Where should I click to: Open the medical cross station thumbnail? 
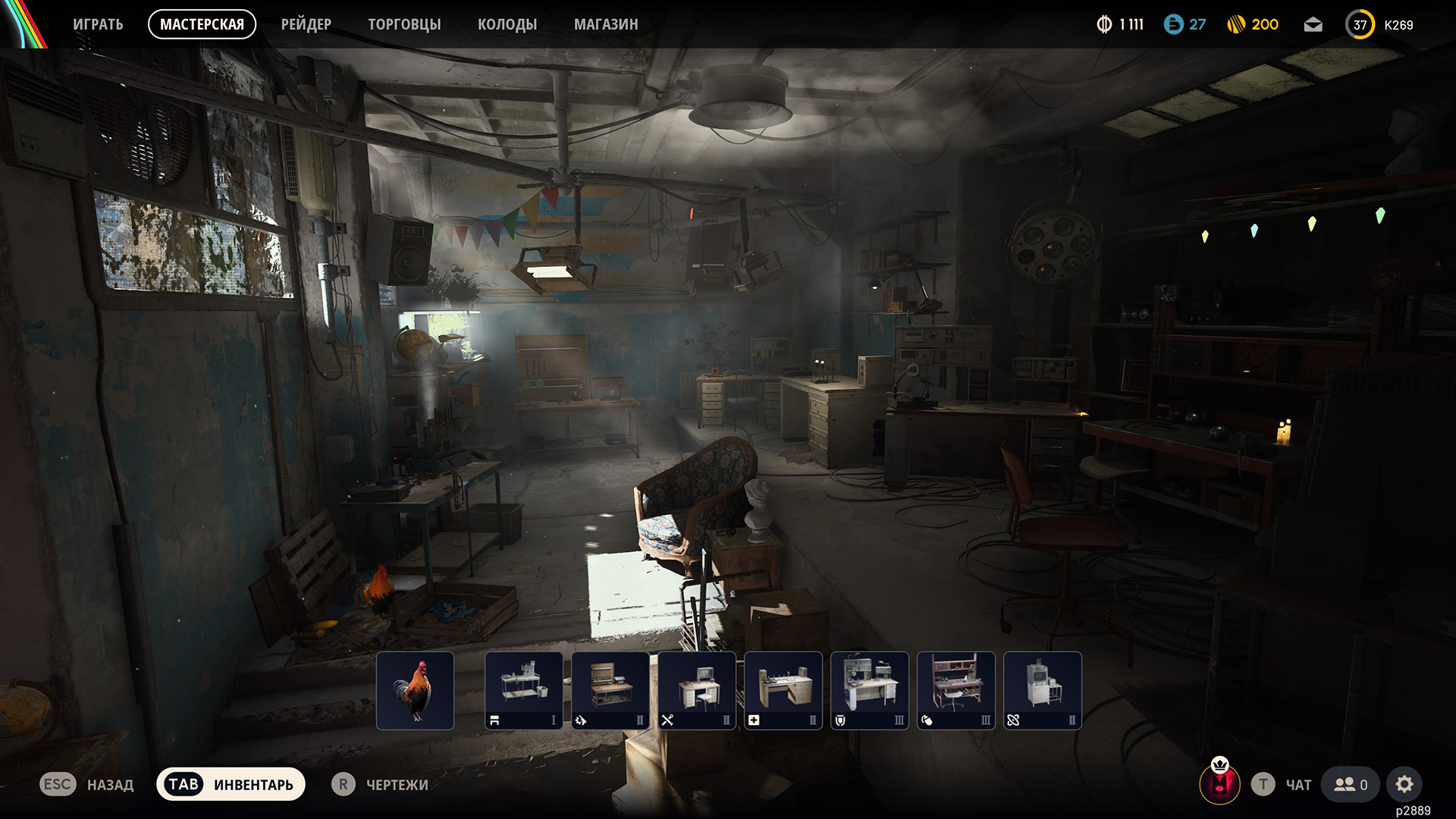click(783, 690)
